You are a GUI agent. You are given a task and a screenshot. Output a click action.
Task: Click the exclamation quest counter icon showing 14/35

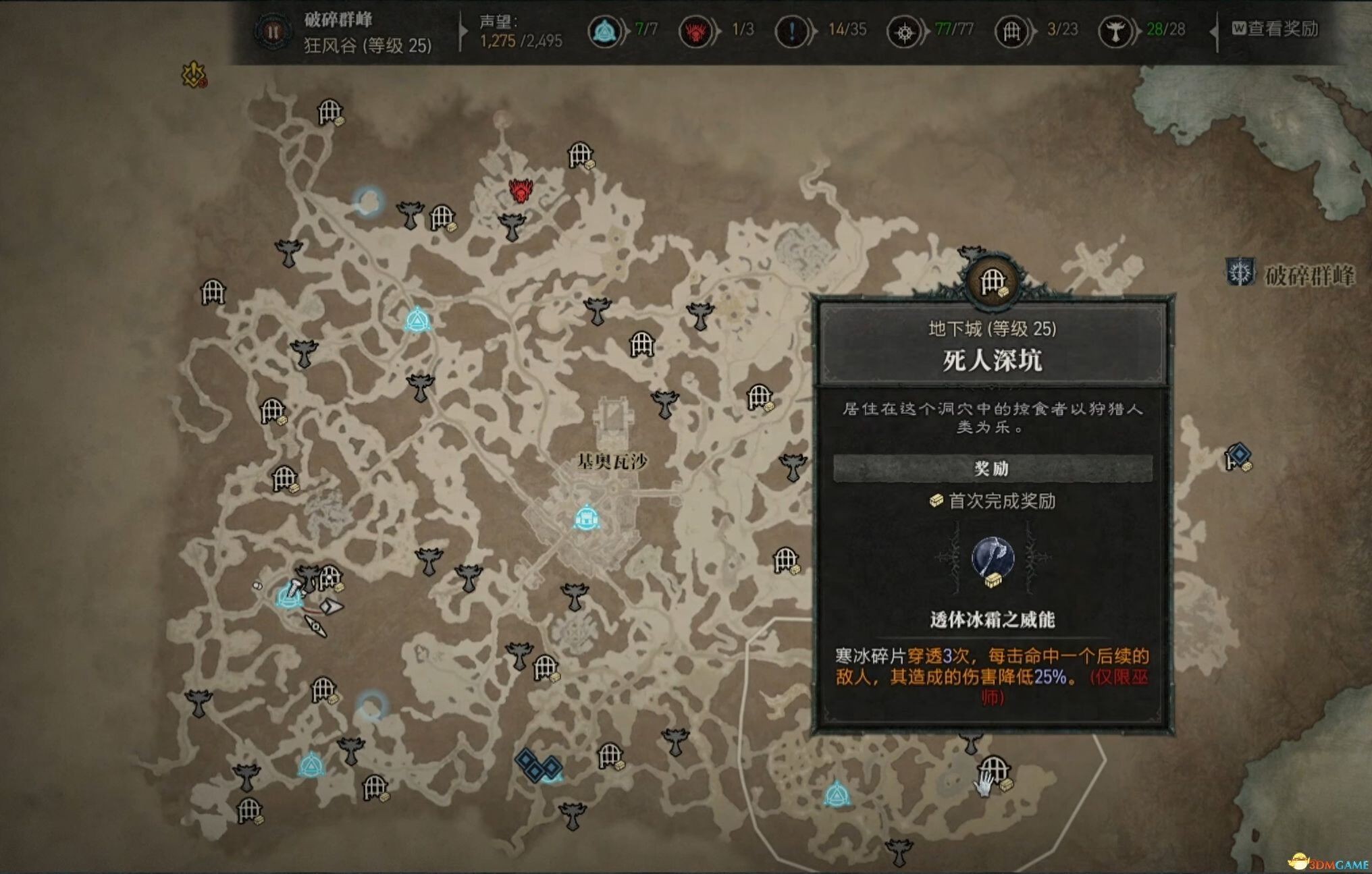pos(791,30)
